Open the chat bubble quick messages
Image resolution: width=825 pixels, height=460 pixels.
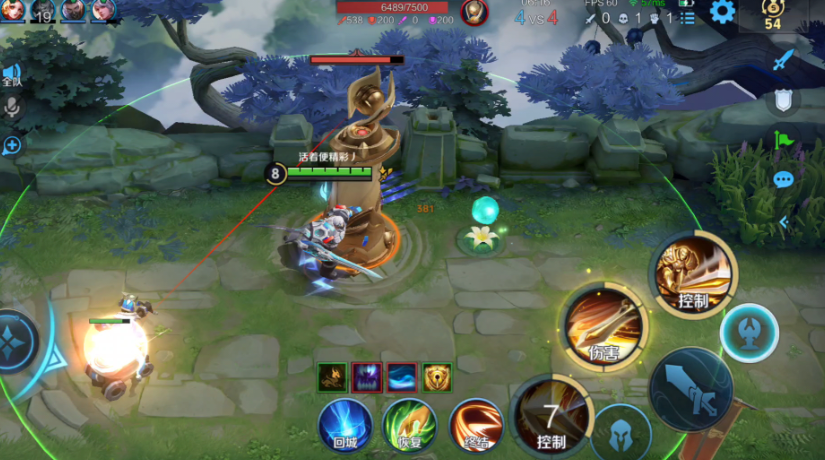tap(783, 180)
